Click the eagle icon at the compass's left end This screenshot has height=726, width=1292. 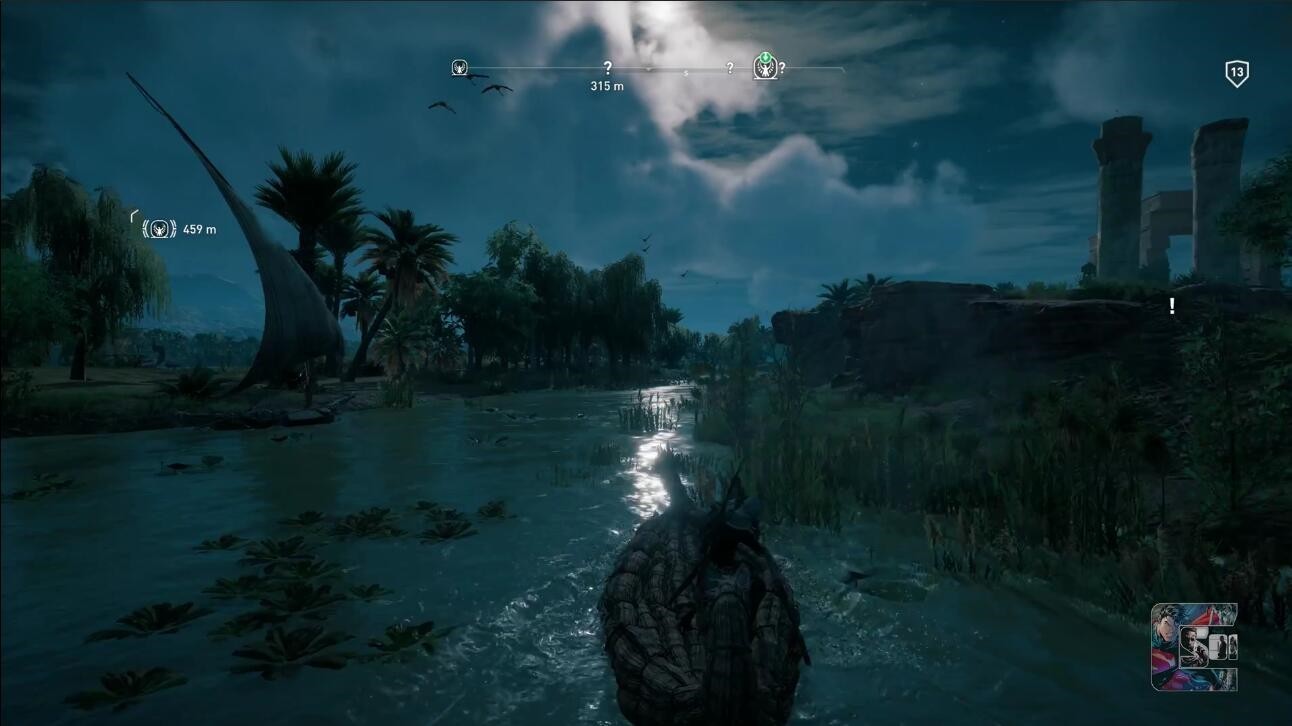pyautogui.click(x=460, y=68)
